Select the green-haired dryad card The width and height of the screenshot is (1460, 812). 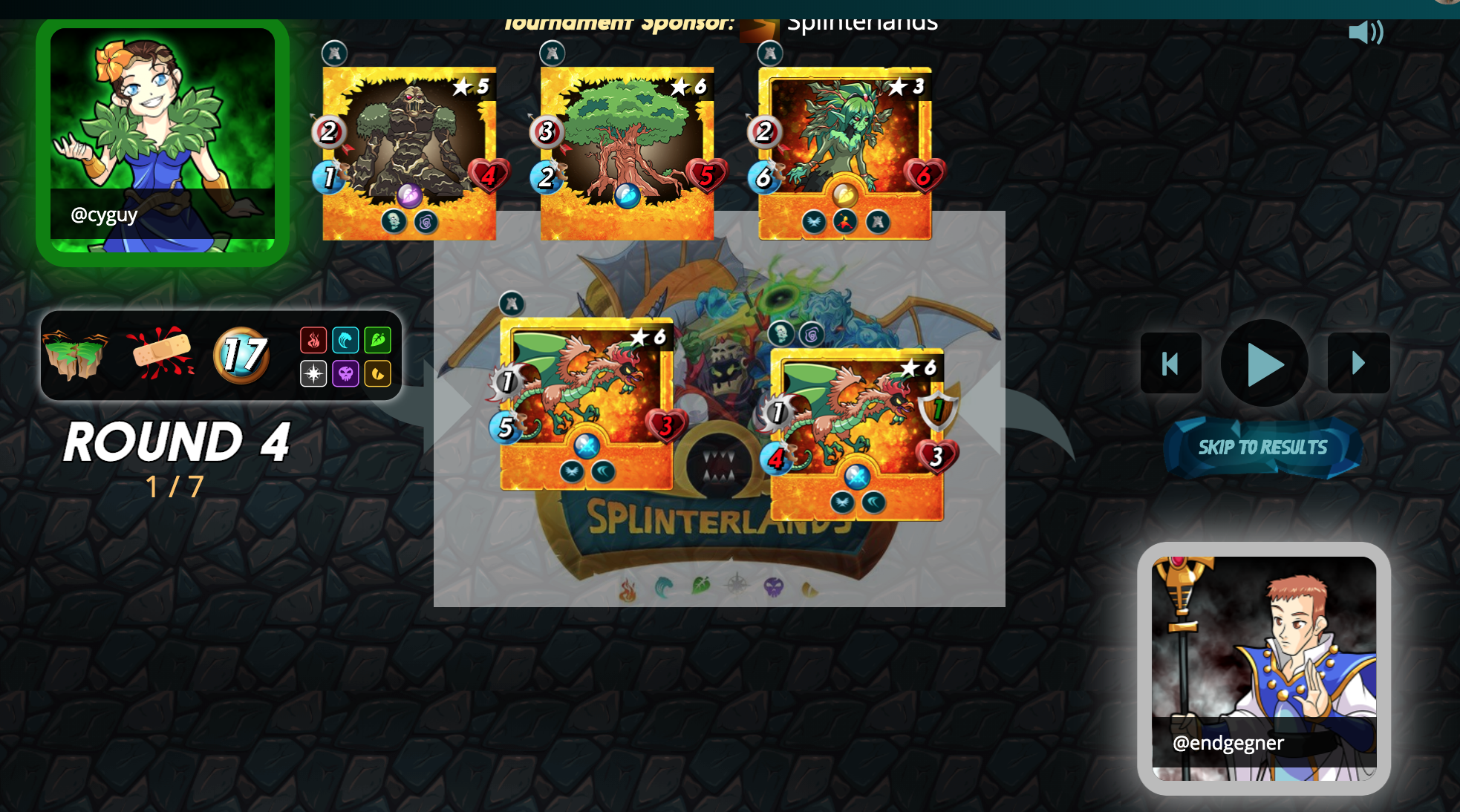[844, 154]
